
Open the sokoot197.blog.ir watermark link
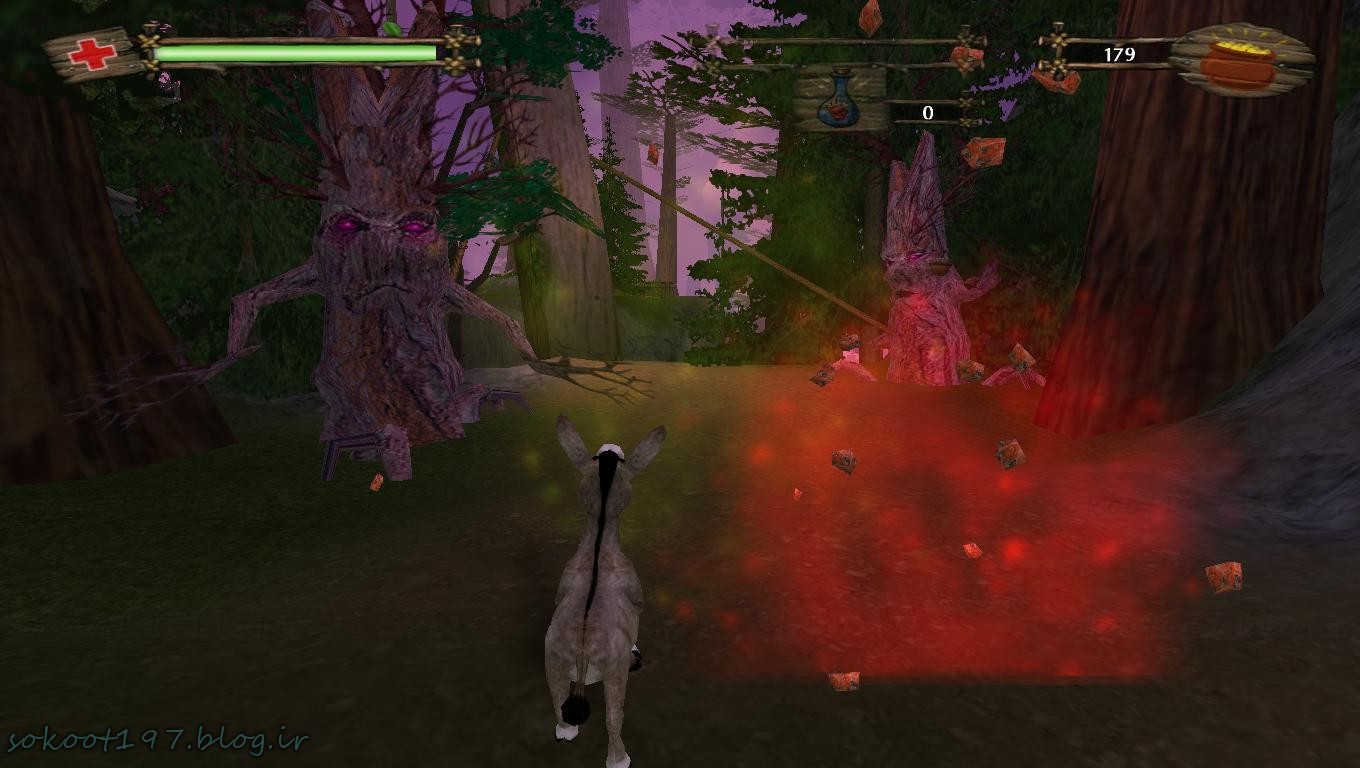(157, 741)
